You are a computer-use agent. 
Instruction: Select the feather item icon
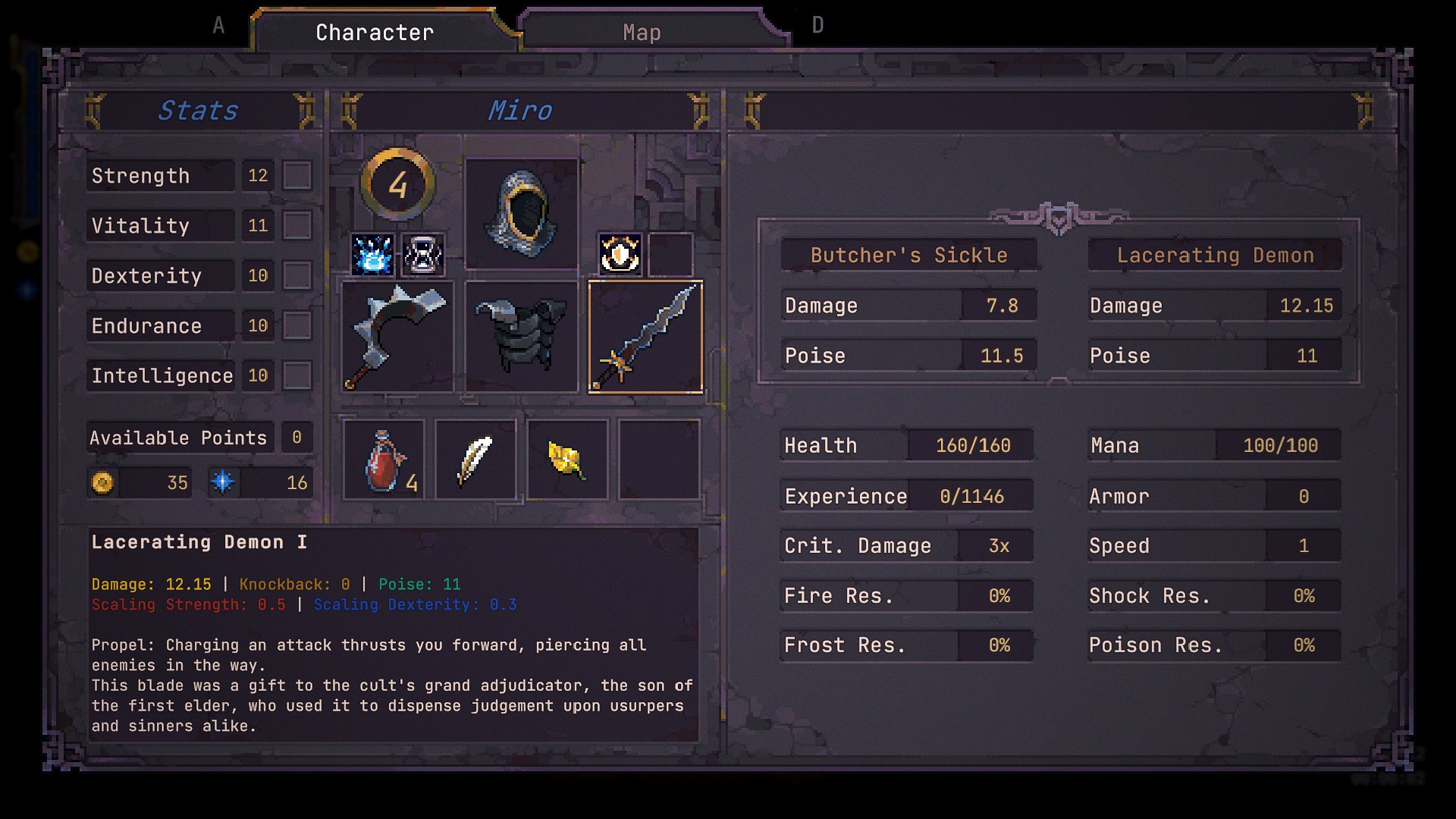[x=475, y=458]
